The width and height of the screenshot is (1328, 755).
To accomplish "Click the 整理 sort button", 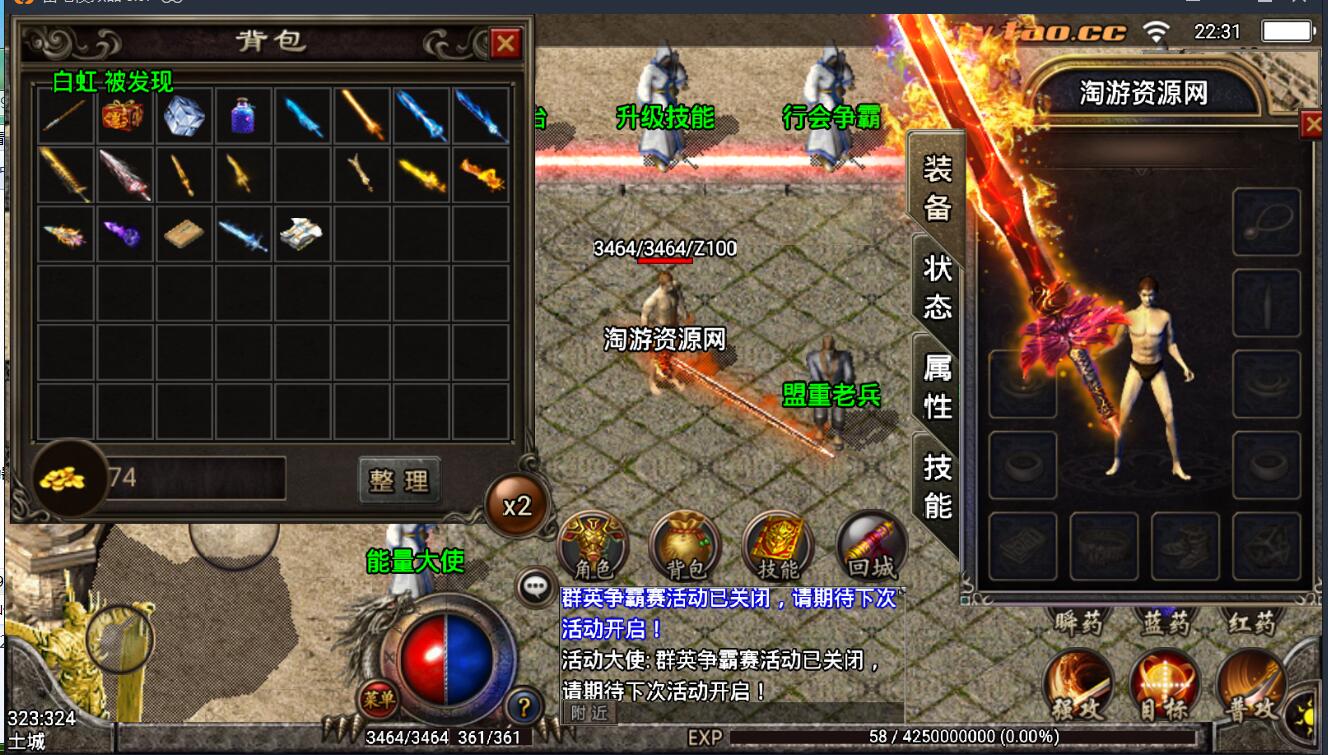I will coord(399,481).
